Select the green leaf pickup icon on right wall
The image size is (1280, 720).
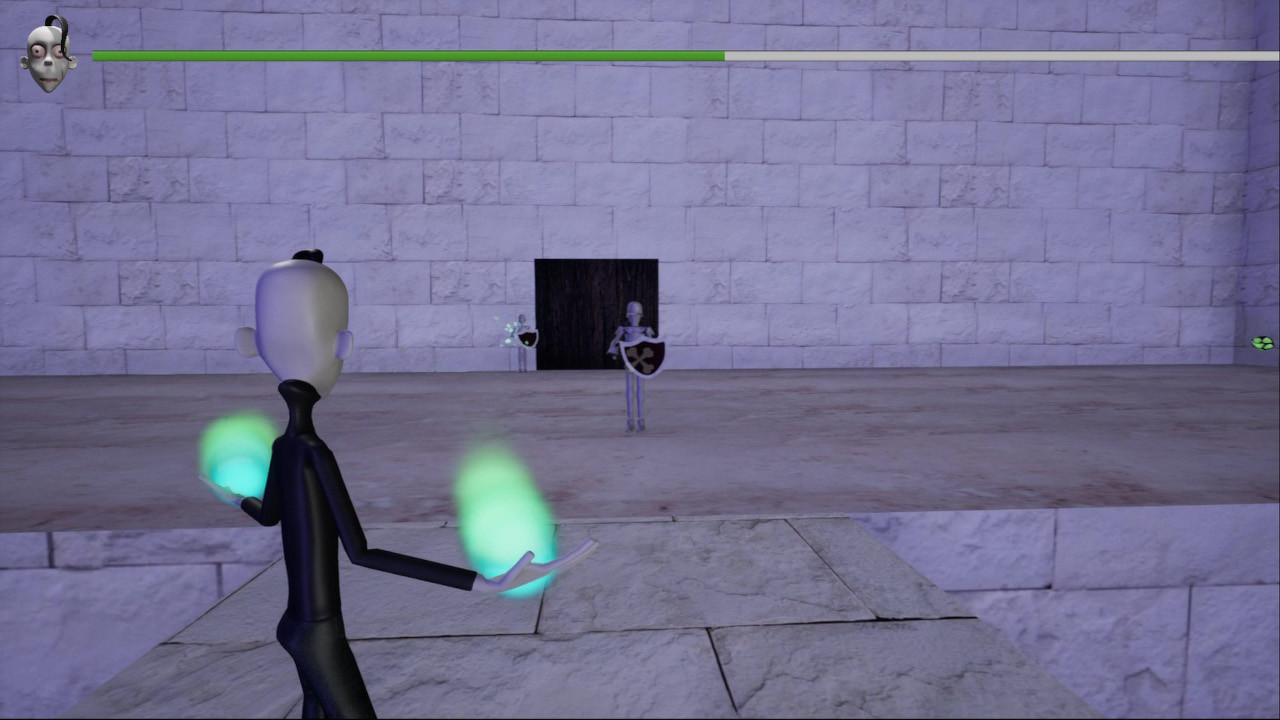coord(1263,343)
